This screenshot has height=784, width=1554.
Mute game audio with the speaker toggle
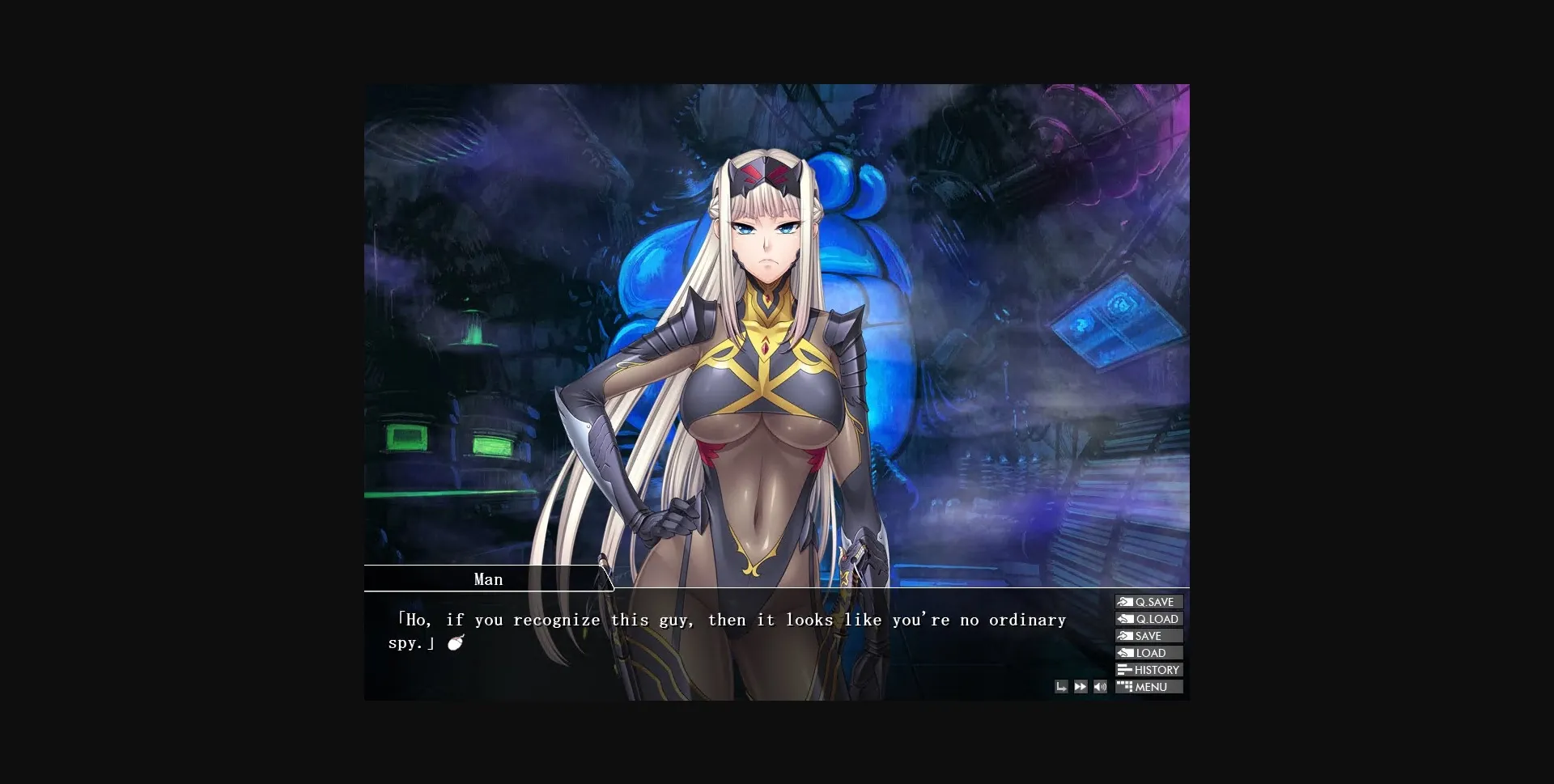click(1099, 686)
